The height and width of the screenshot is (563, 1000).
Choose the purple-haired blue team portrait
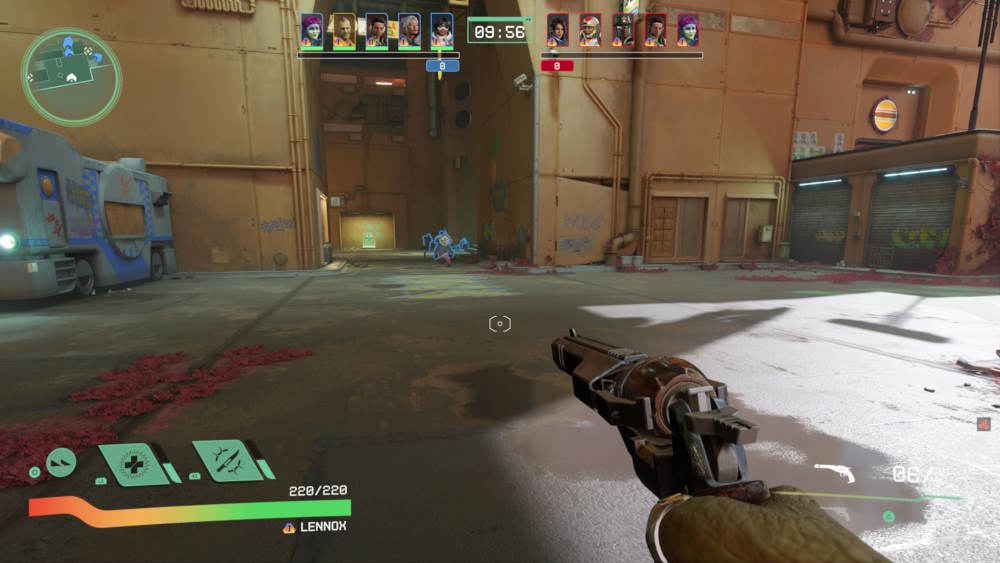[x=312, y=30]
